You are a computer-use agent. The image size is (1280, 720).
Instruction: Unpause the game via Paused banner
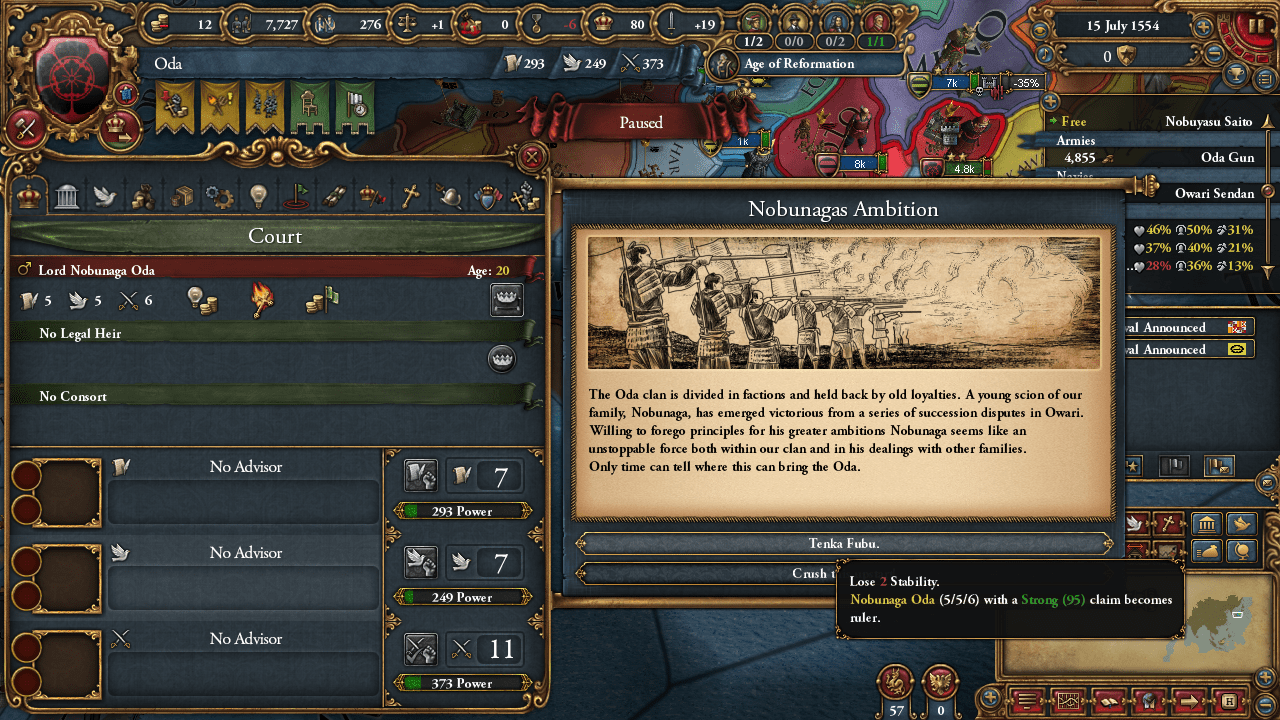[640, 122]
